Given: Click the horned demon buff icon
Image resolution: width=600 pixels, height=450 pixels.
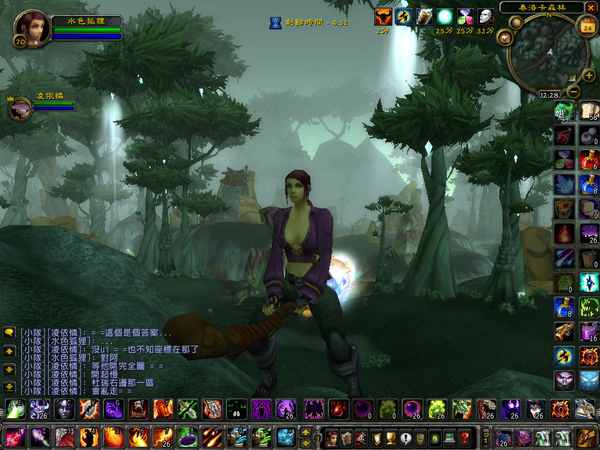Looking at the screenshot, I should coord(383,16).
